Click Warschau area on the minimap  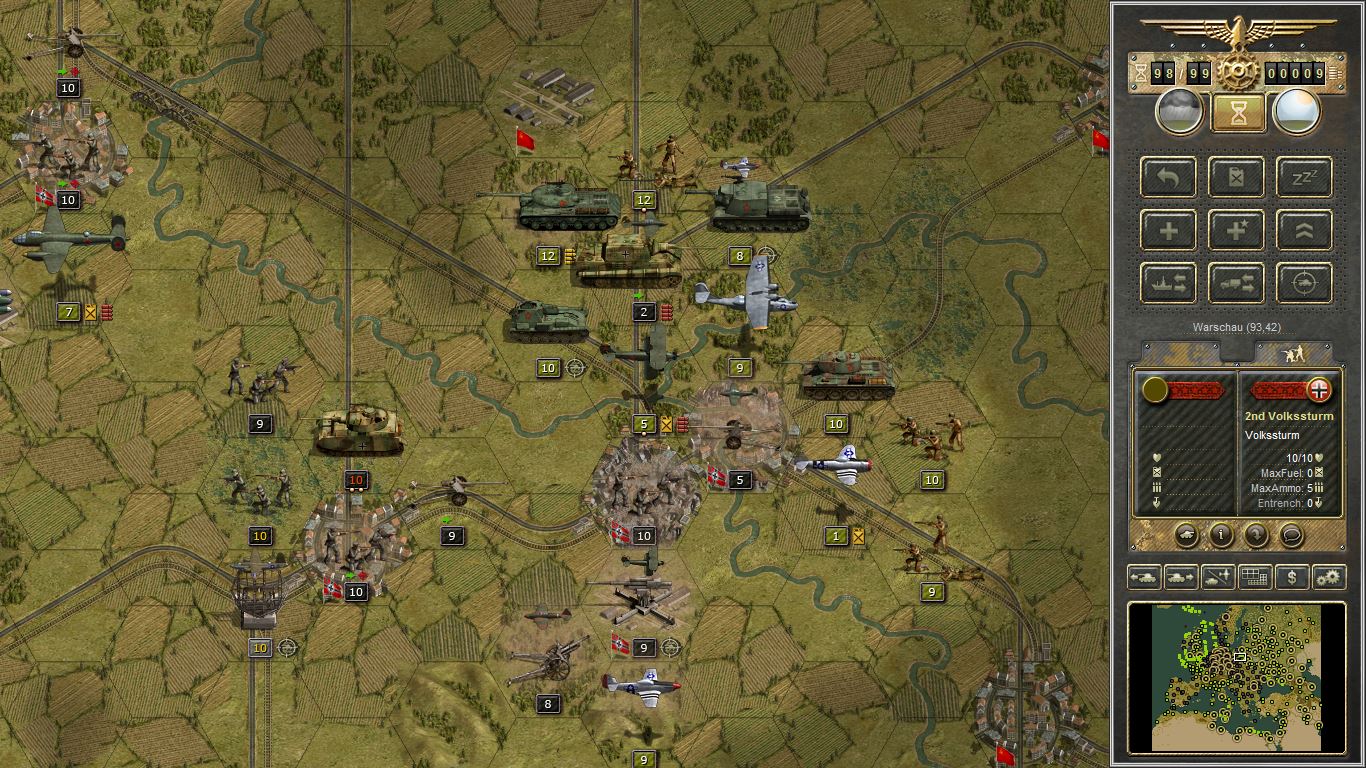pos(1240,657)
